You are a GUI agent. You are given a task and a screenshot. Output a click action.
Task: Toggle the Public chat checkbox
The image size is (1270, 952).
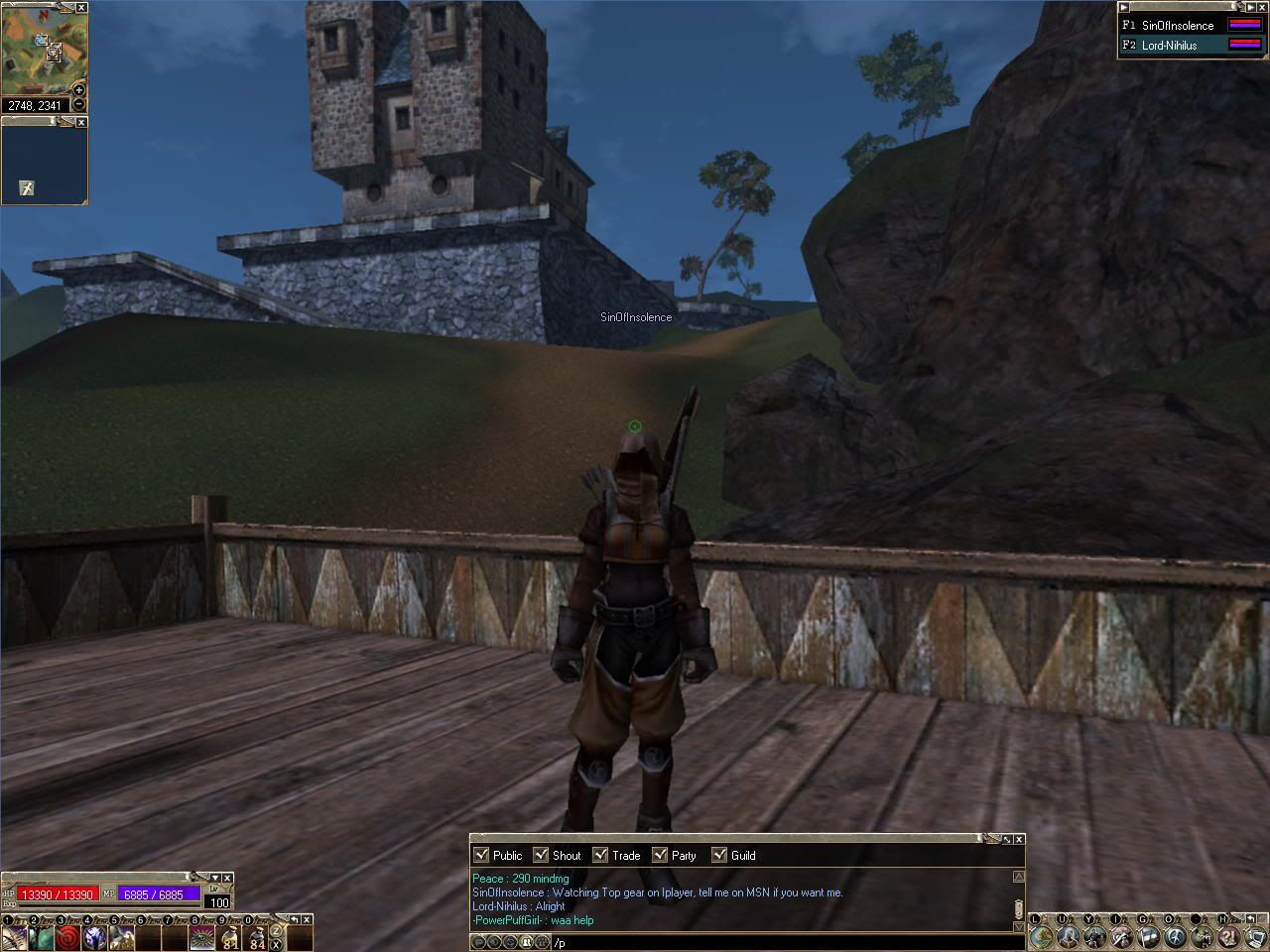pos(481,855)
